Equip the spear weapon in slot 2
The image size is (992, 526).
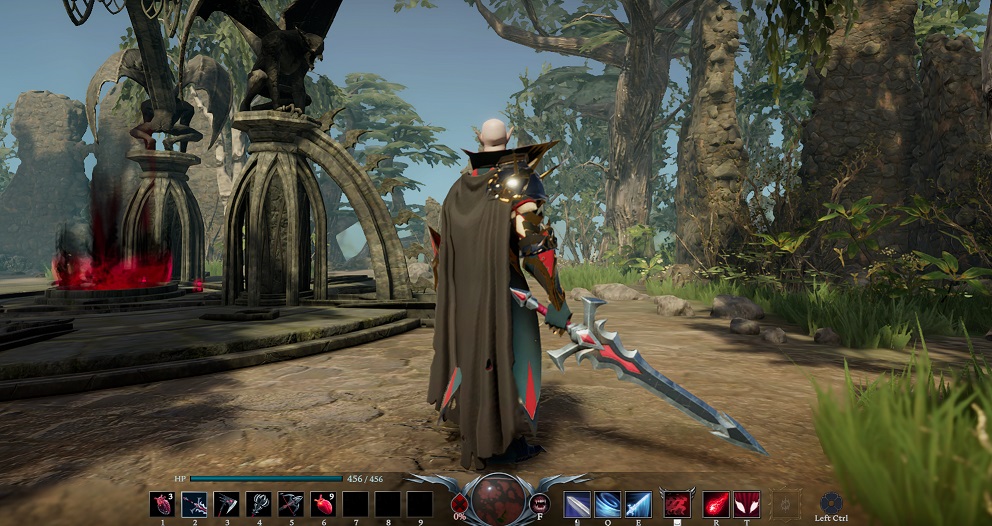pos(194,504)
